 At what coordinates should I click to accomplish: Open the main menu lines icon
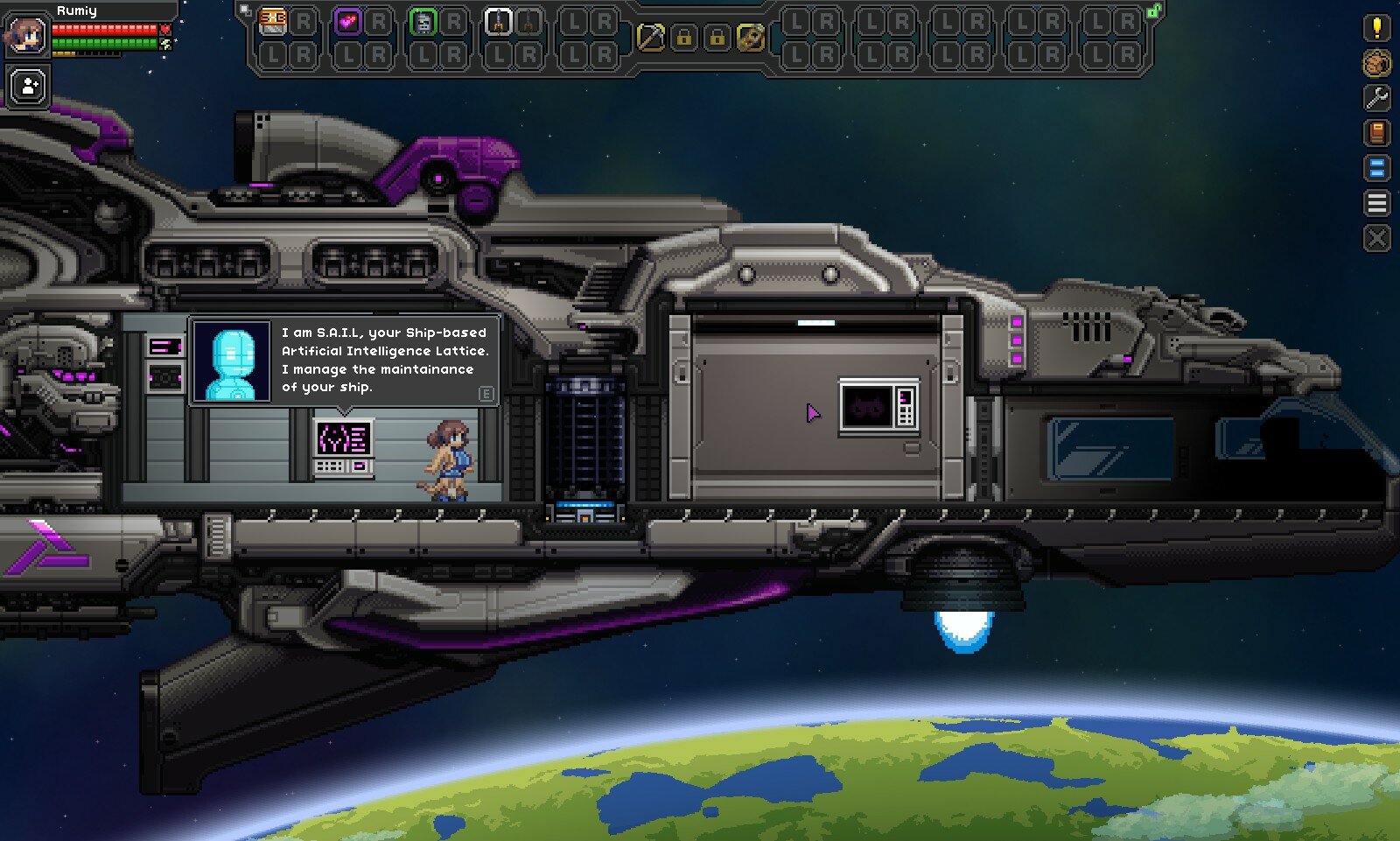coord(1376,202)
